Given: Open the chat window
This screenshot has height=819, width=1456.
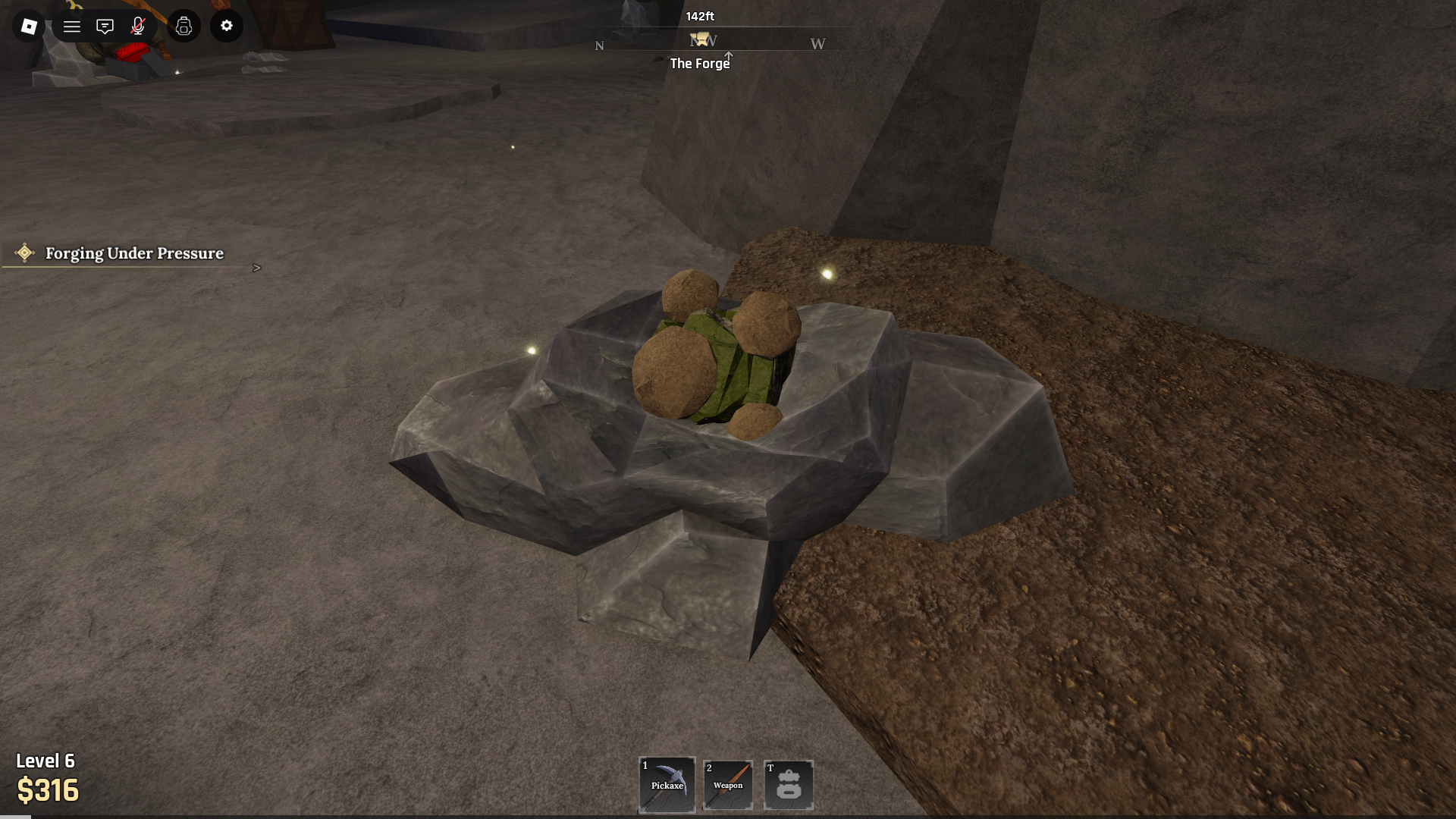Looking at the screenshot, I should [x=105, y=27].
